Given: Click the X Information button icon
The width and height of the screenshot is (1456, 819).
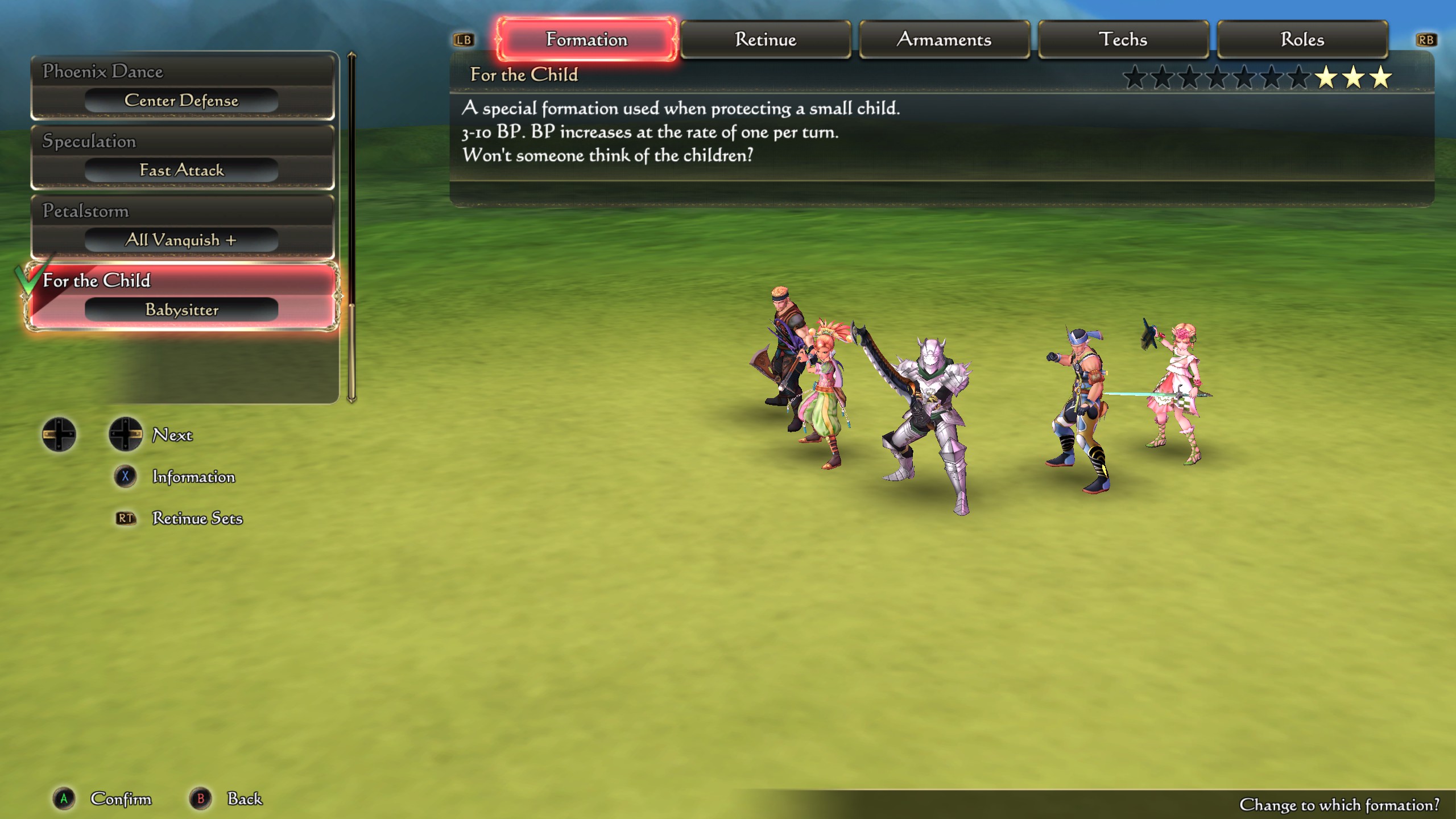Looking at the screenshot, I should pos(125,477).
